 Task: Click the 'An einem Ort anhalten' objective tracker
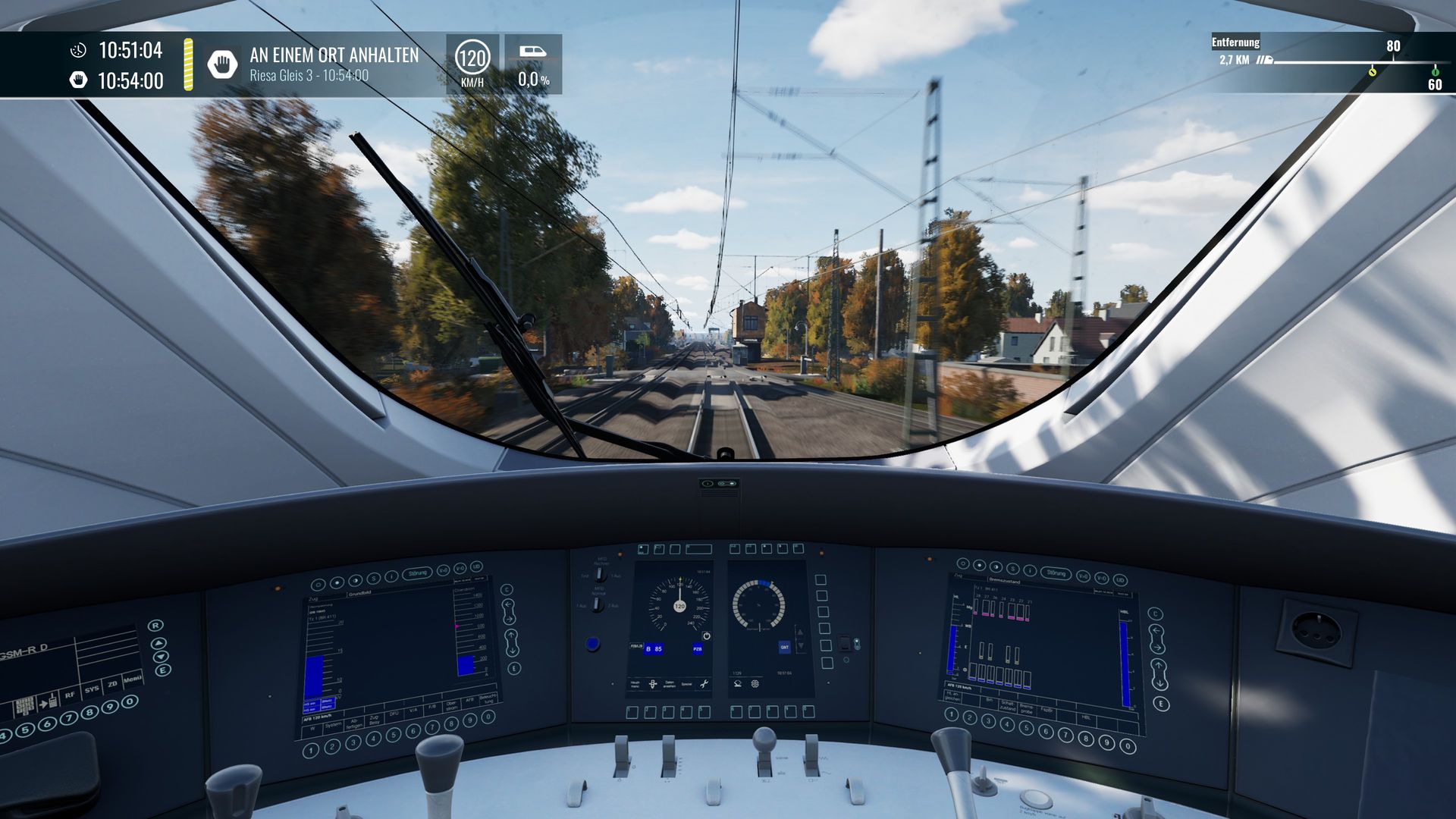click(x=334, y=64)
